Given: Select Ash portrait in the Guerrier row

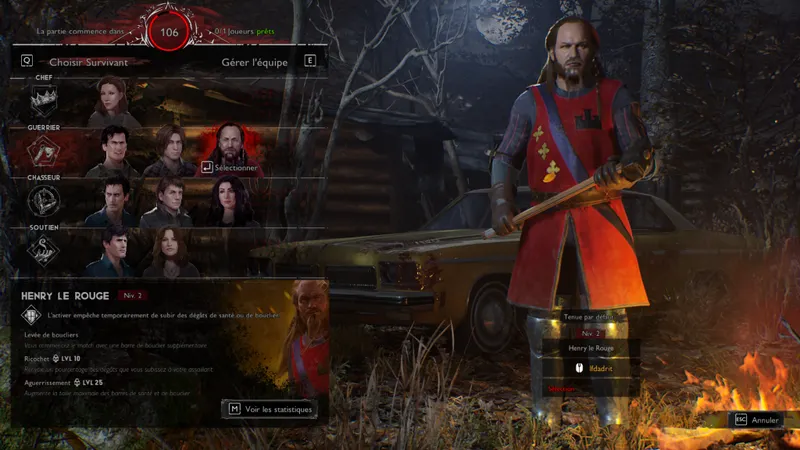Looking at the screenshot, I should (113, 151).
